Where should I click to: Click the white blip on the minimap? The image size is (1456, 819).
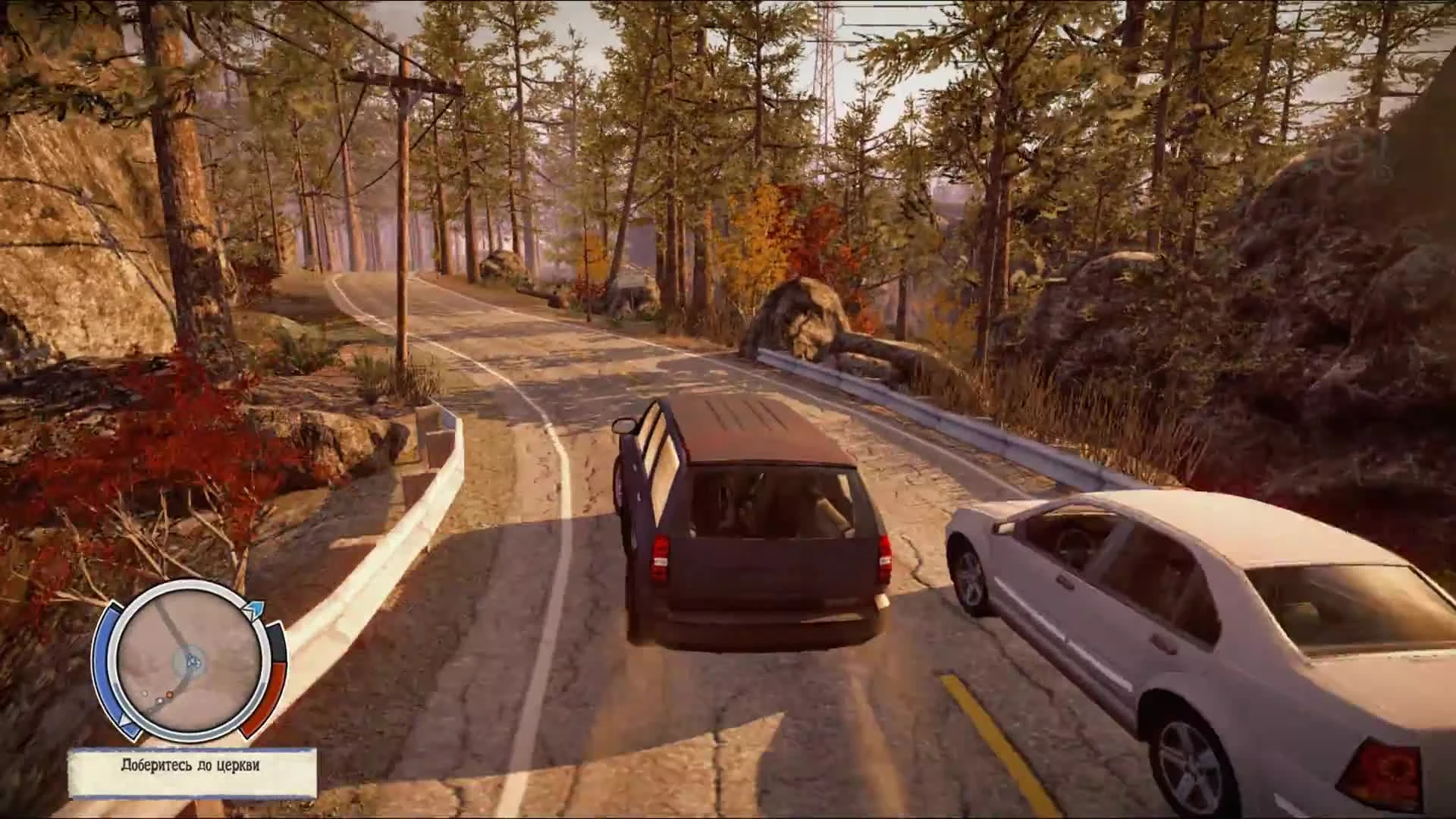point(160,701)
